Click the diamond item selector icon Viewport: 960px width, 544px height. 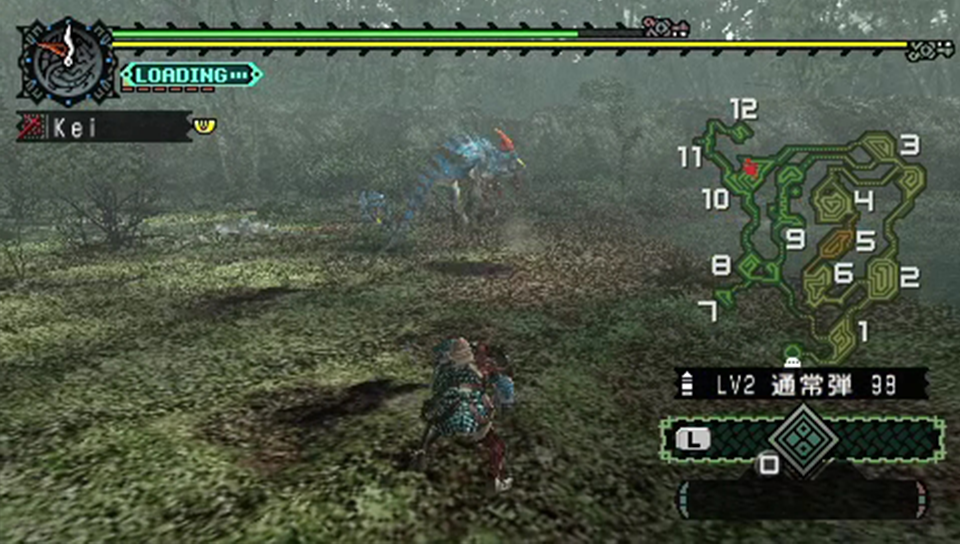tap(800, 435)
